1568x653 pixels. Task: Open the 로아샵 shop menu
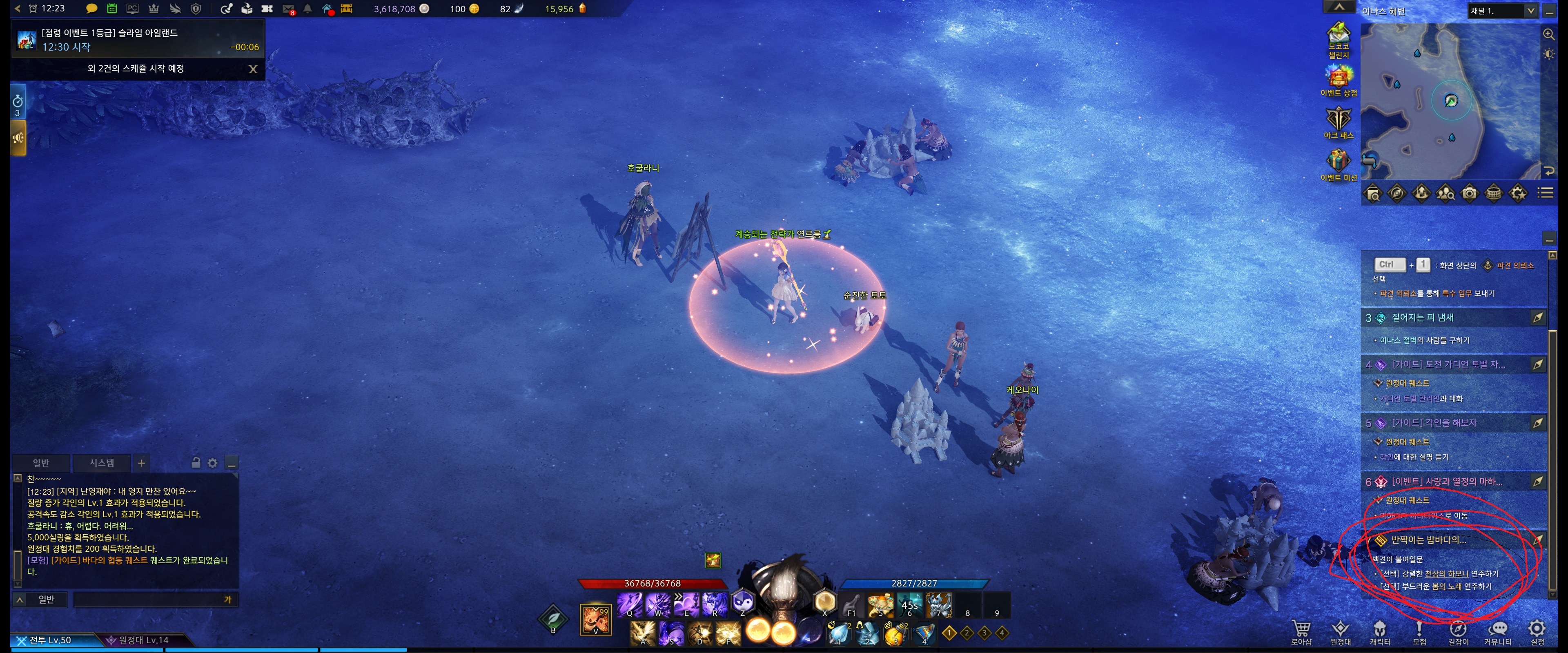pyautogui.click(x=1301, y=631)
